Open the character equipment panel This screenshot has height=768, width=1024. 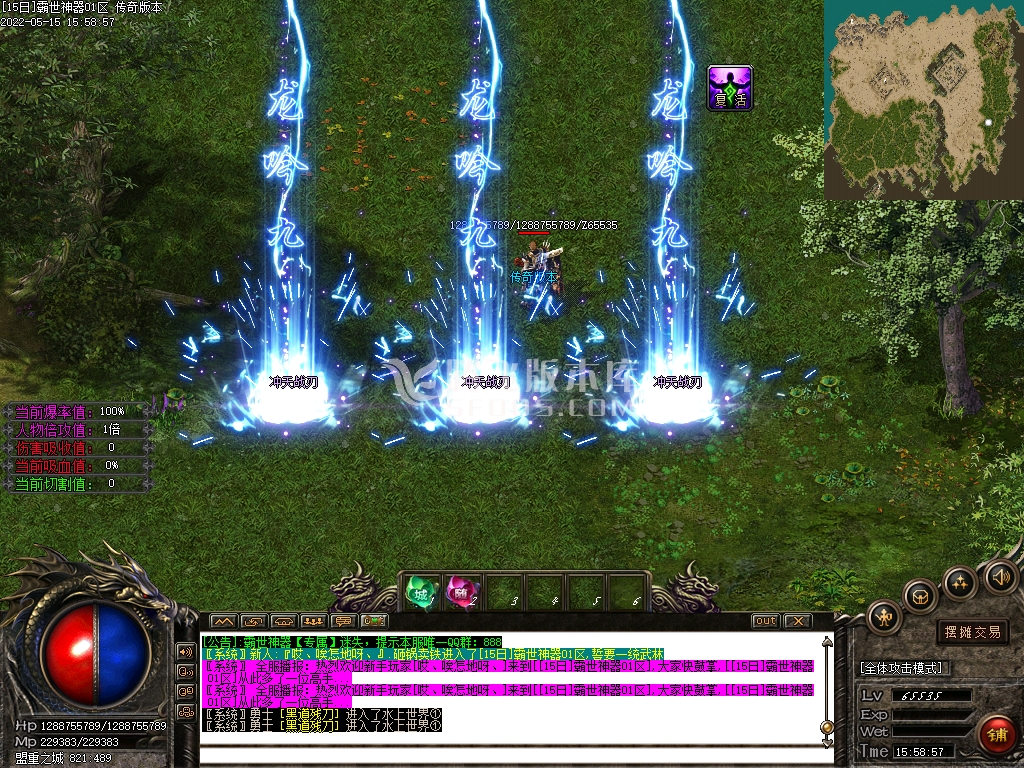[885, 618]
